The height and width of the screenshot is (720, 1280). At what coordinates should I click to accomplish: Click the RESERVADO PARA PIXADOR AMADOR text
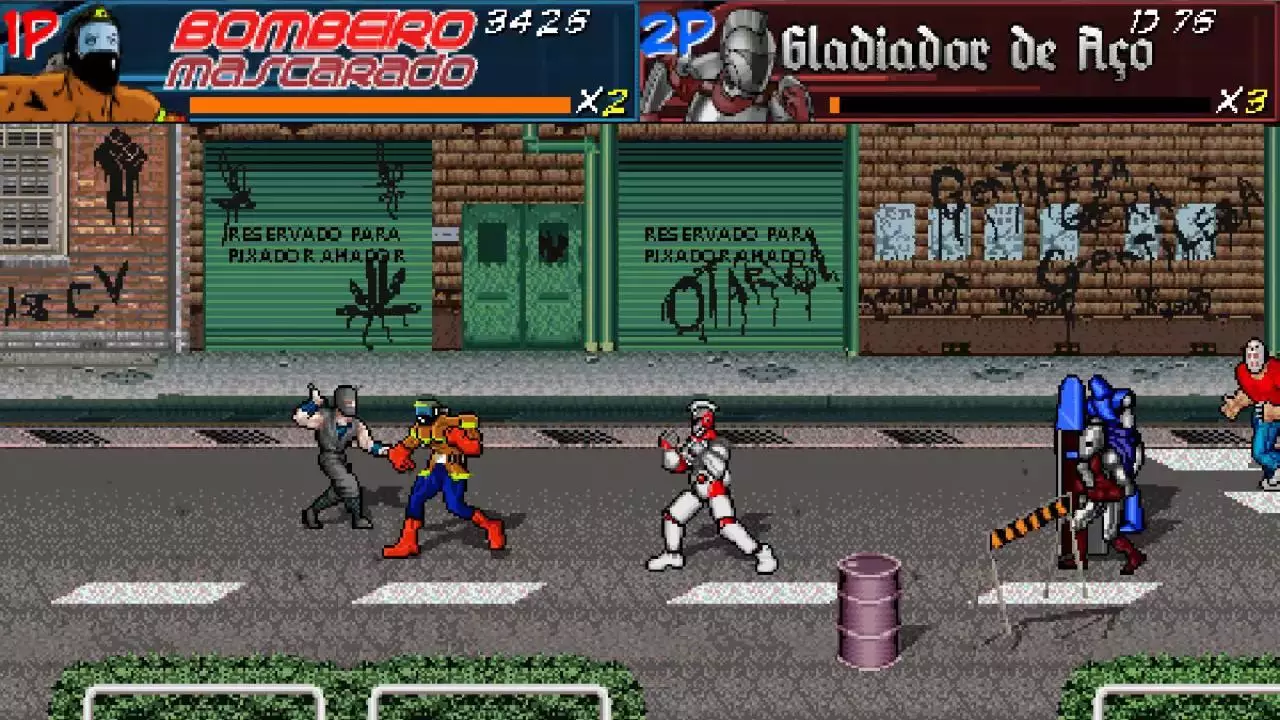315,245
